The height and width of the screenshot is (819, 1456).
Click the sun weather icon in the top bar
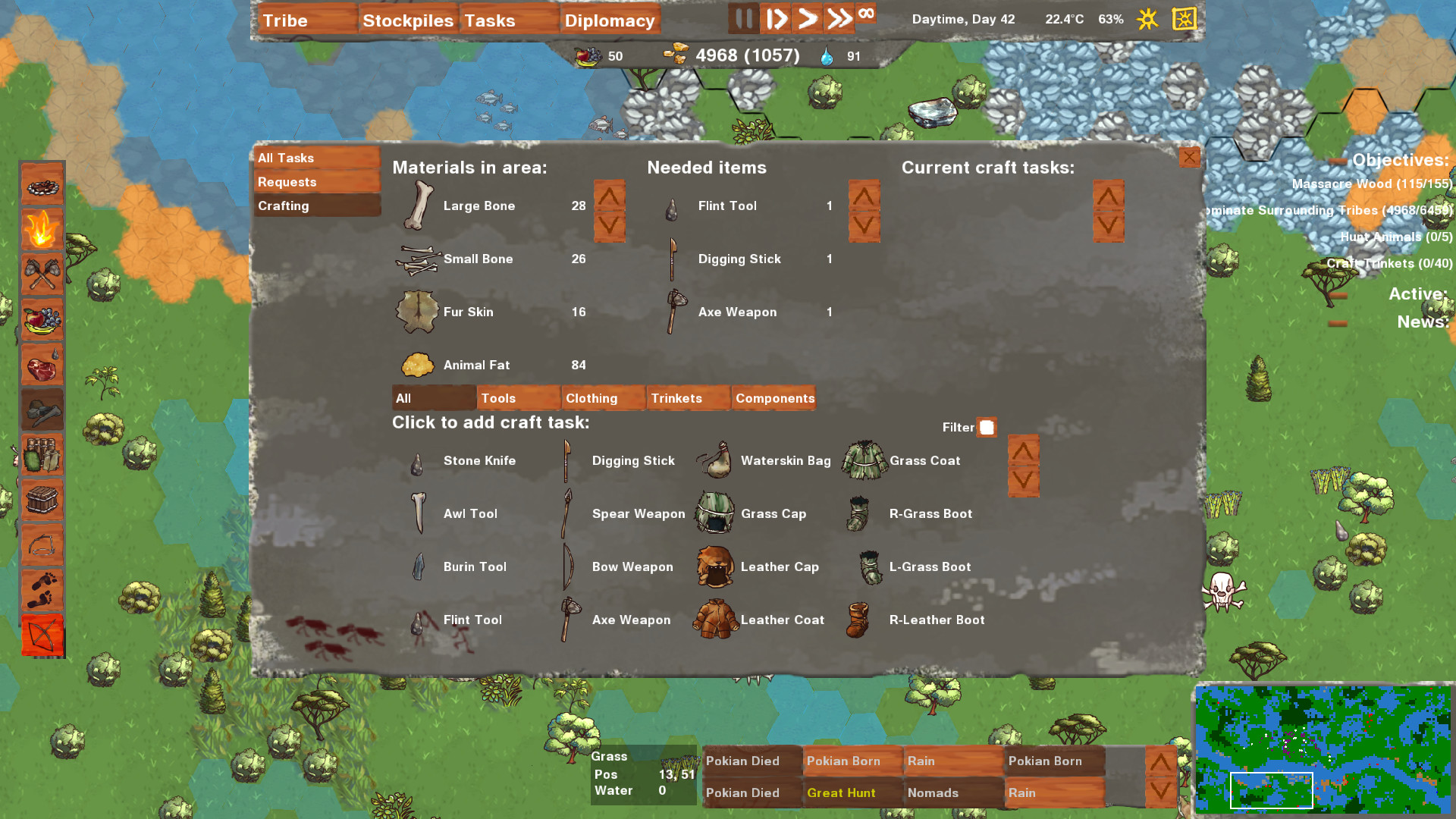[x=1147, y=20]
